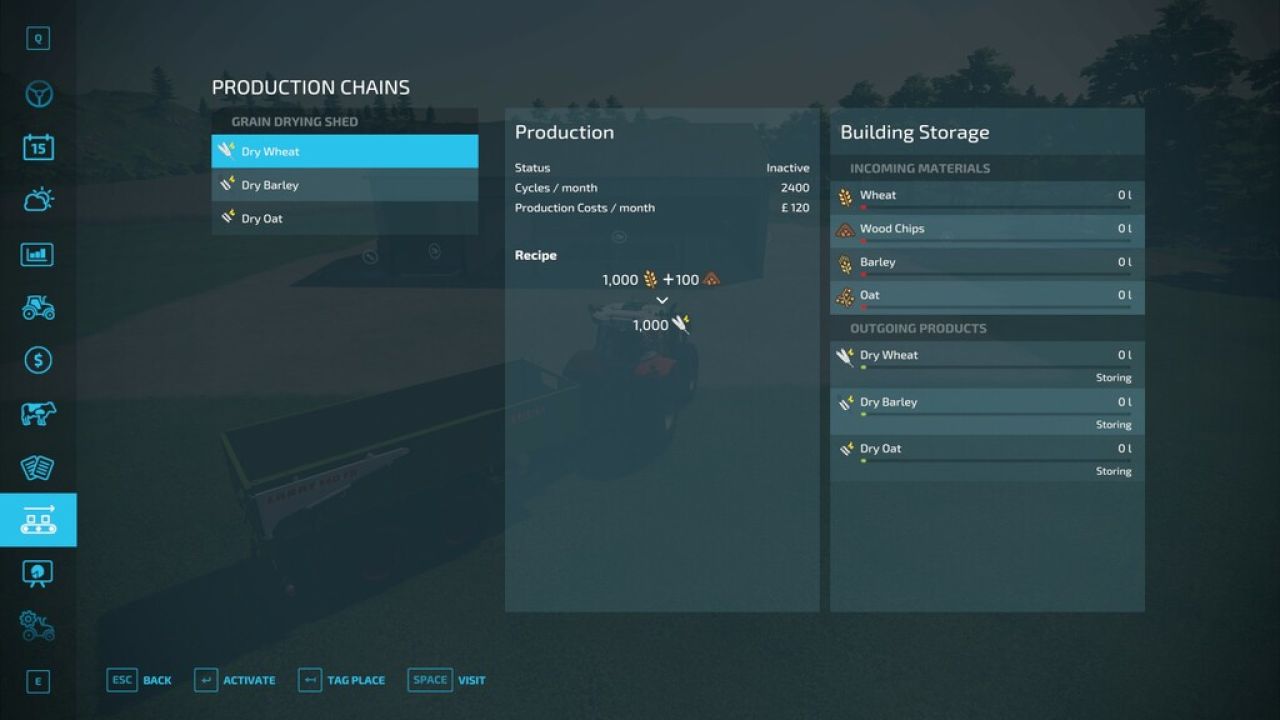Set Dry Oat production active
The width and height of the screenshot is (1280, 720).
[x=344, y=218]
